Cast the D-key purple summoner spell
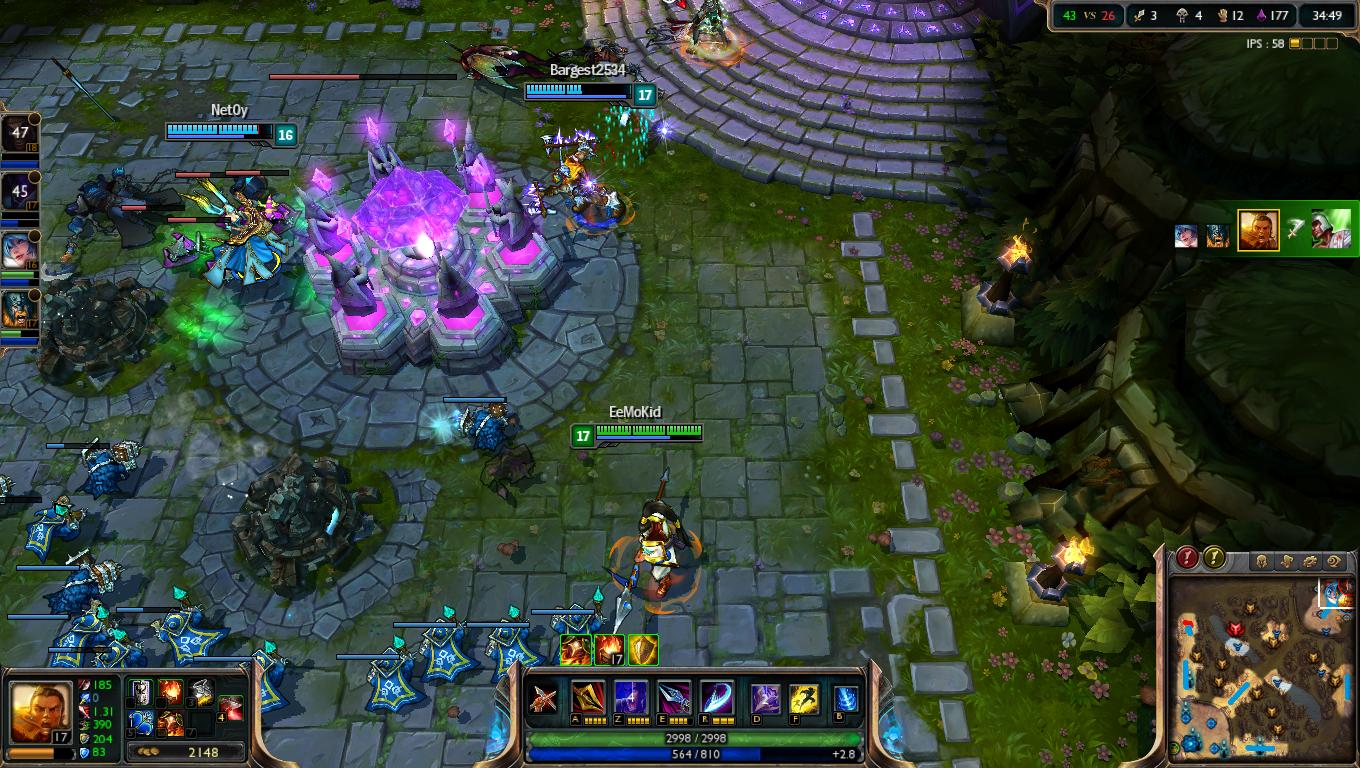Screen dimensions: 1360x768 click(766, 697)
